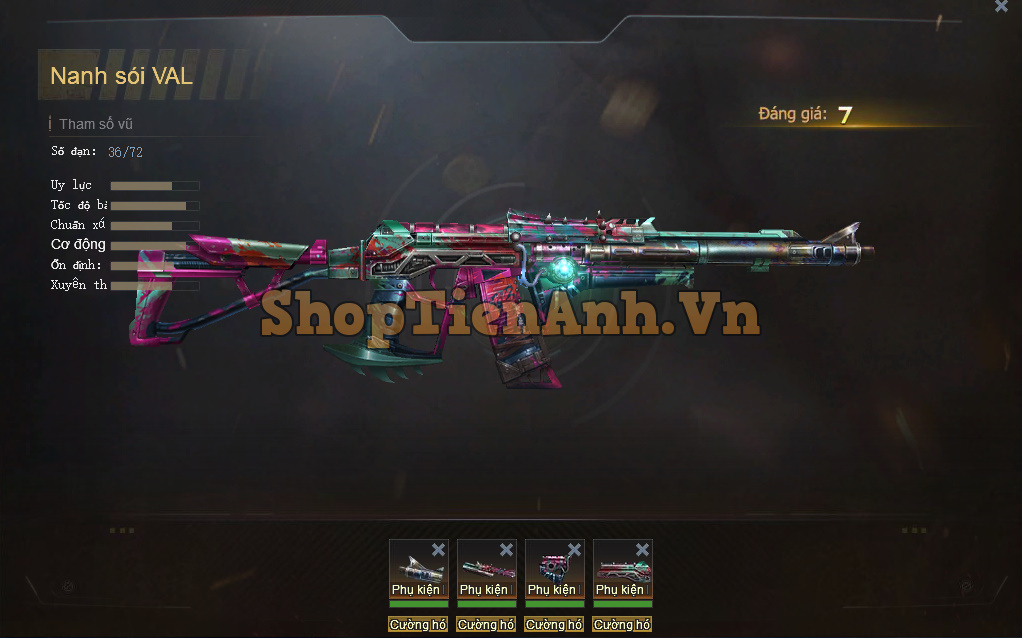Image resolution: width=1022 pixels, height=638 pixels.
Task: Remove the receiver cover accessory
Action: coord(642,549)
